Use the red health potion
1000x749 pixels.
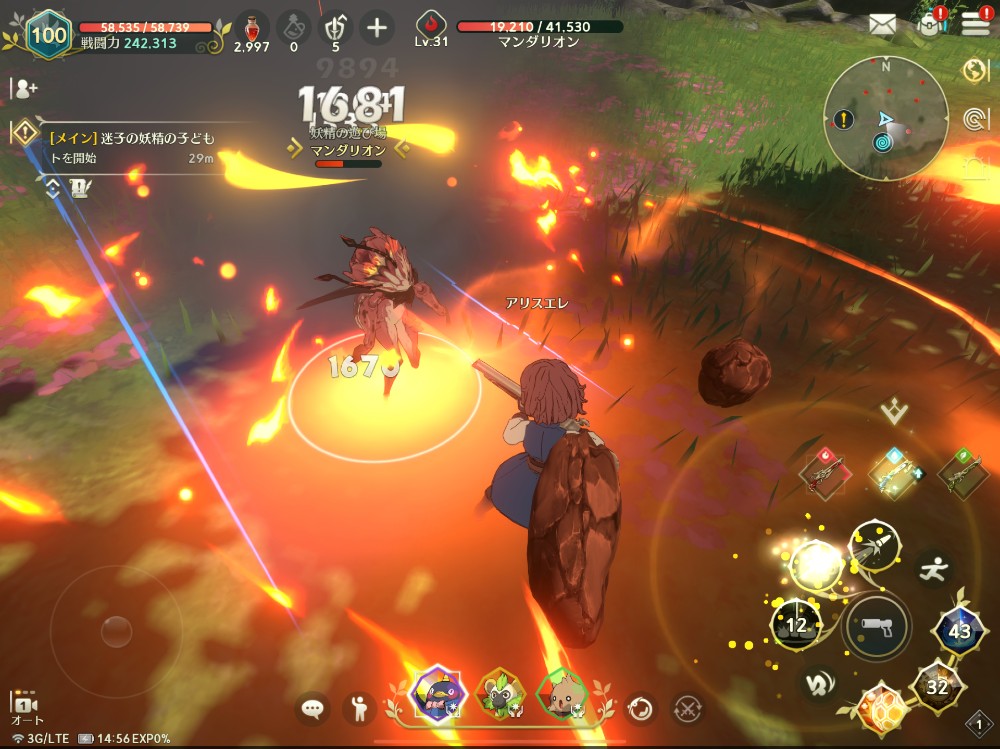[x=251, y=25]
